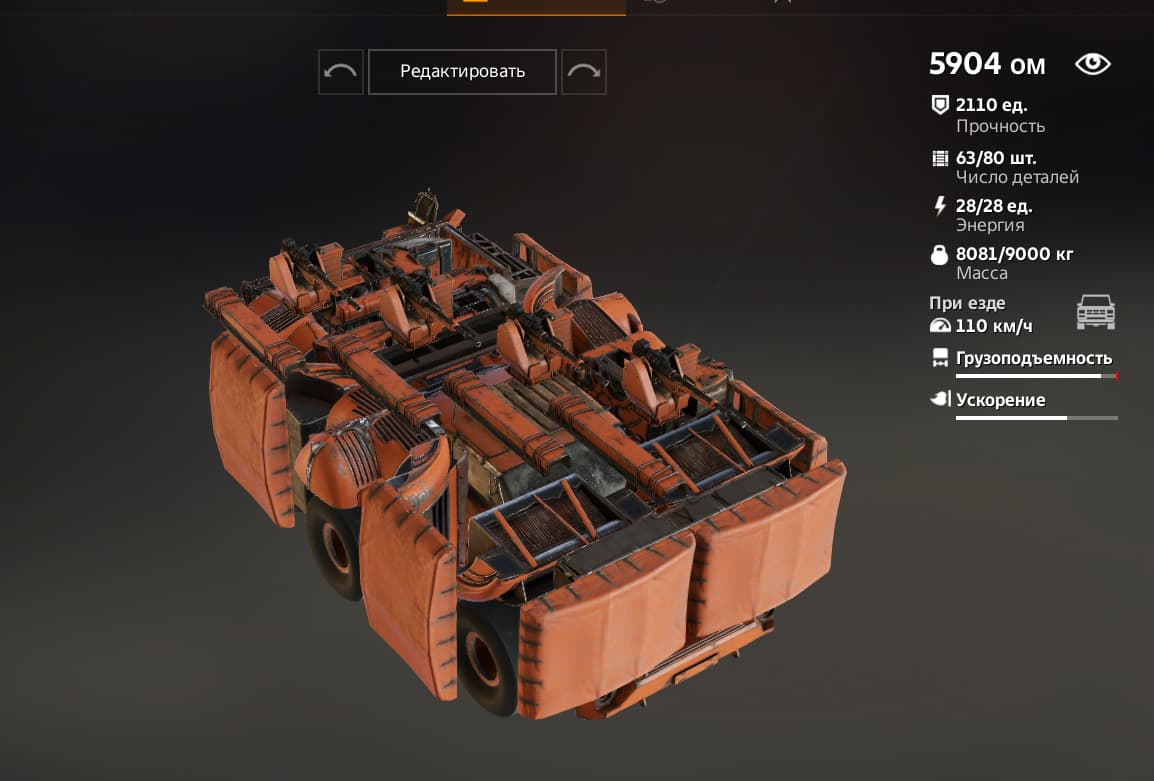The width and height of the screenshot is (1154, 781).
Task: Undo with the left curved arrow button
Action: [341, 72]
